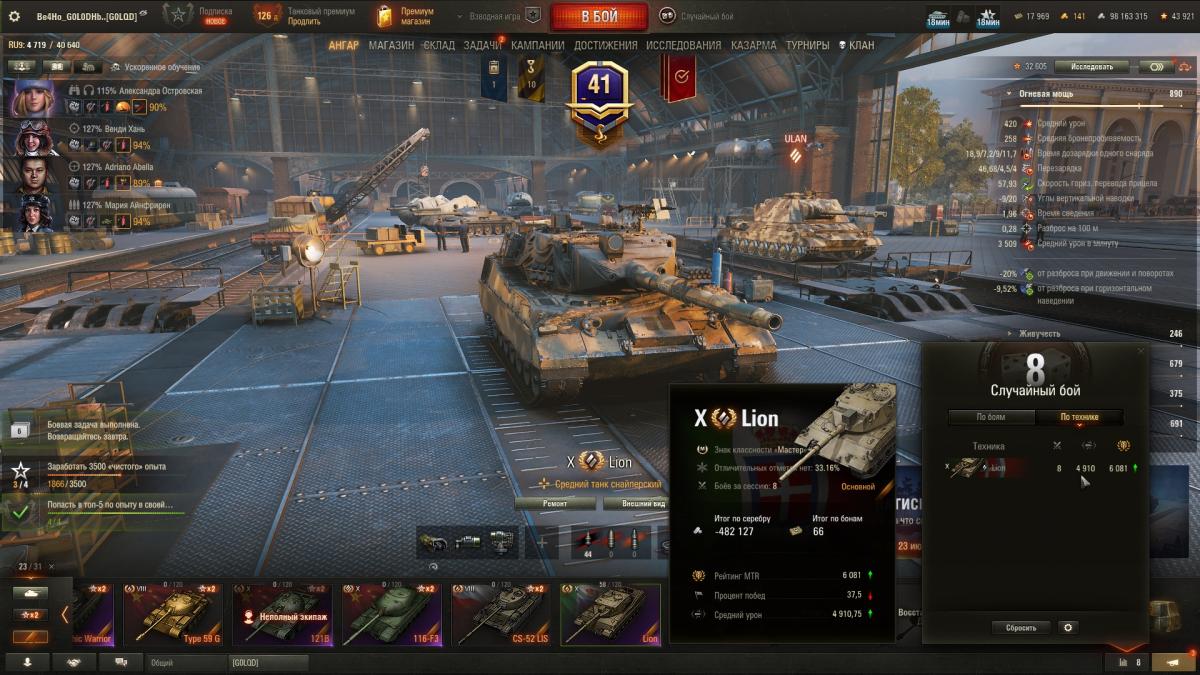Open the ЗАДАЧИ tab
Image resolution: width=1200 pixels, height=675 pixels.
click(483, 45)
